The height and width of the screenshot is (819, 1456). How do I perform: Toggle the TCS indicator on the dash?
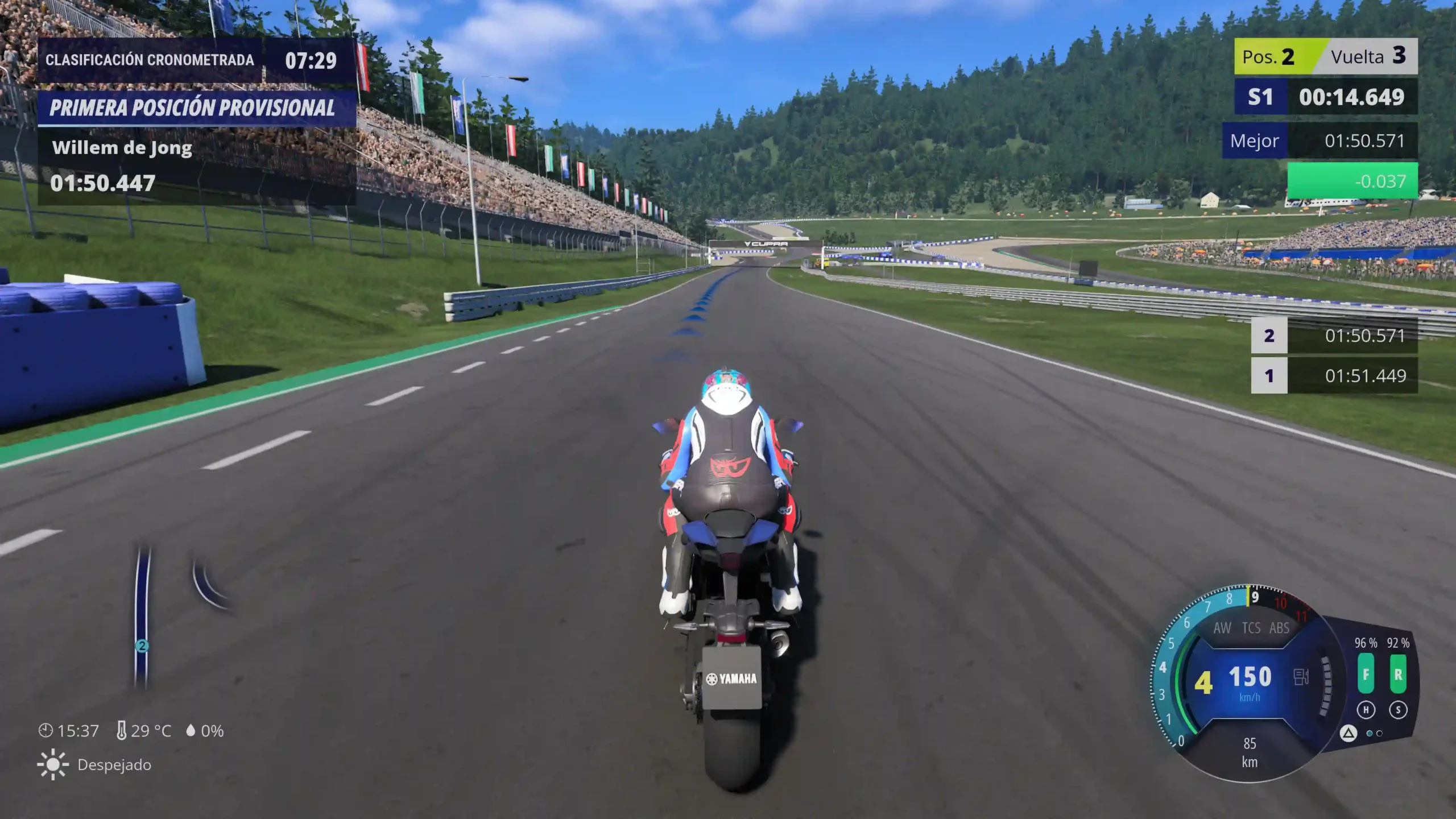(x=1251, y=628)
